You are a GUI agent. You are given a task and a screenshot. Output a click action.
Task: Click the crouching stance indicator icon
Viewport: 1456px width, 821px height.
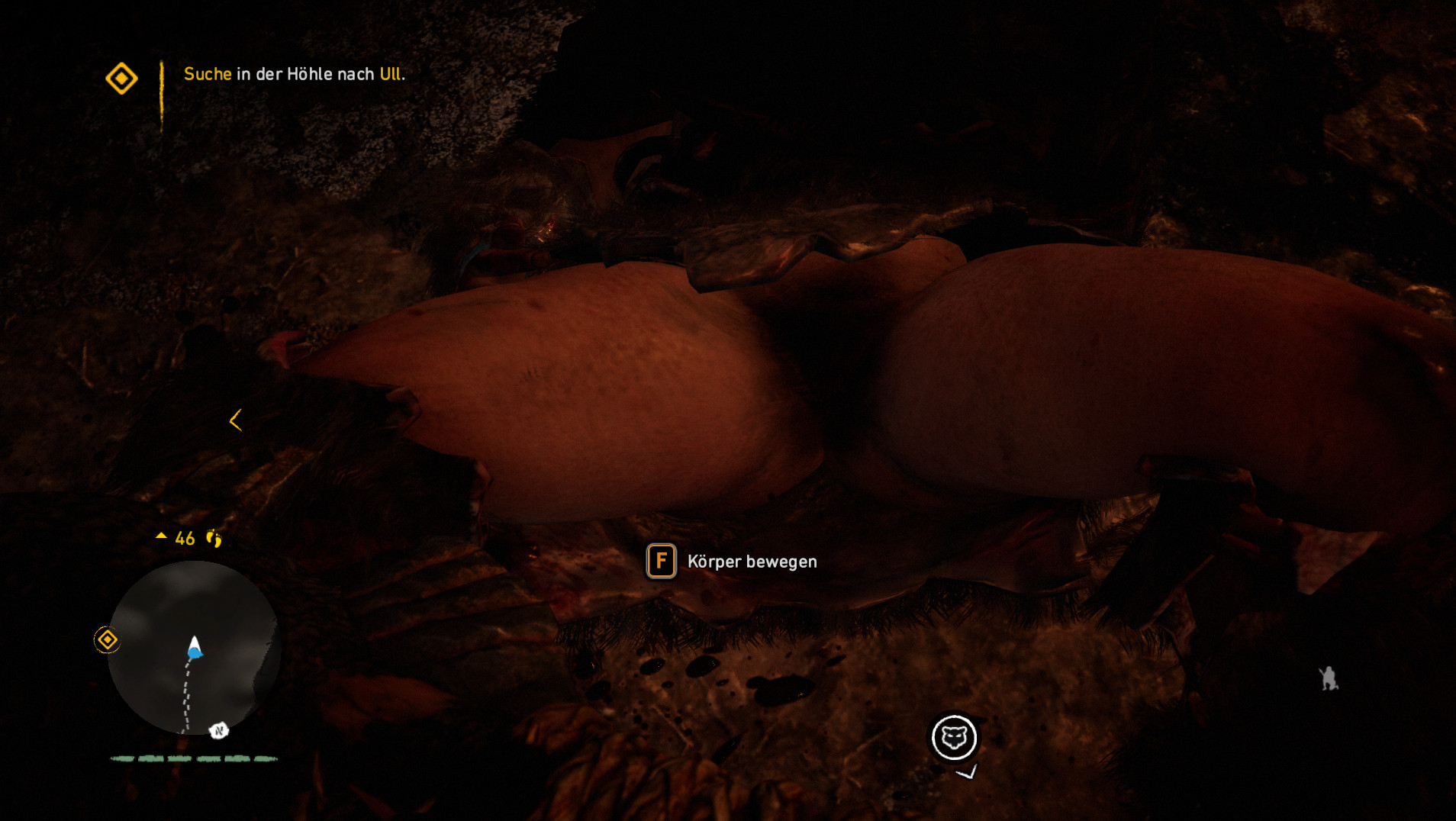coord(1329,678)
